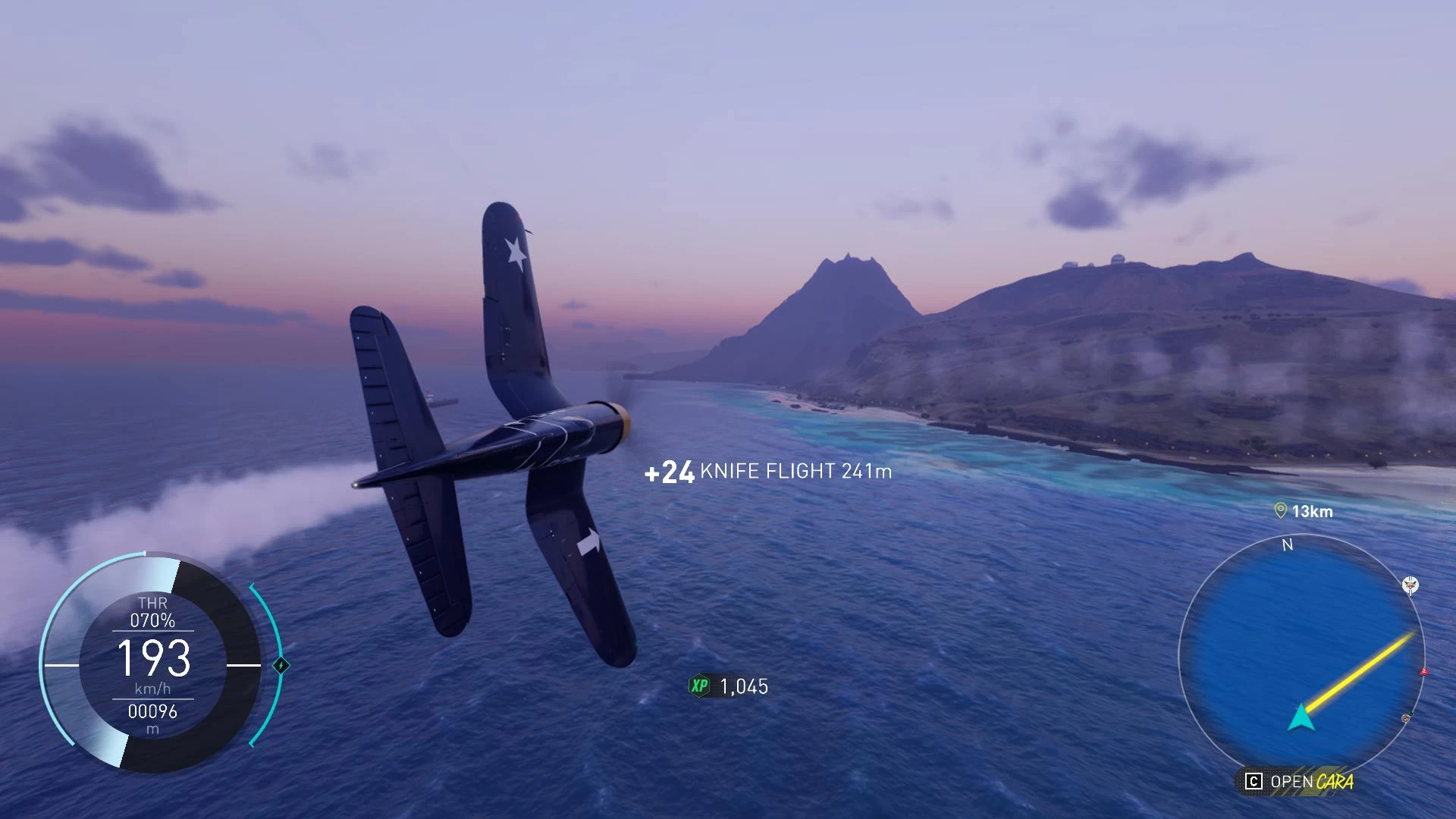1456x819 pixels.
Task: Click the white event marker on minimap edge
Action: 1410,585
